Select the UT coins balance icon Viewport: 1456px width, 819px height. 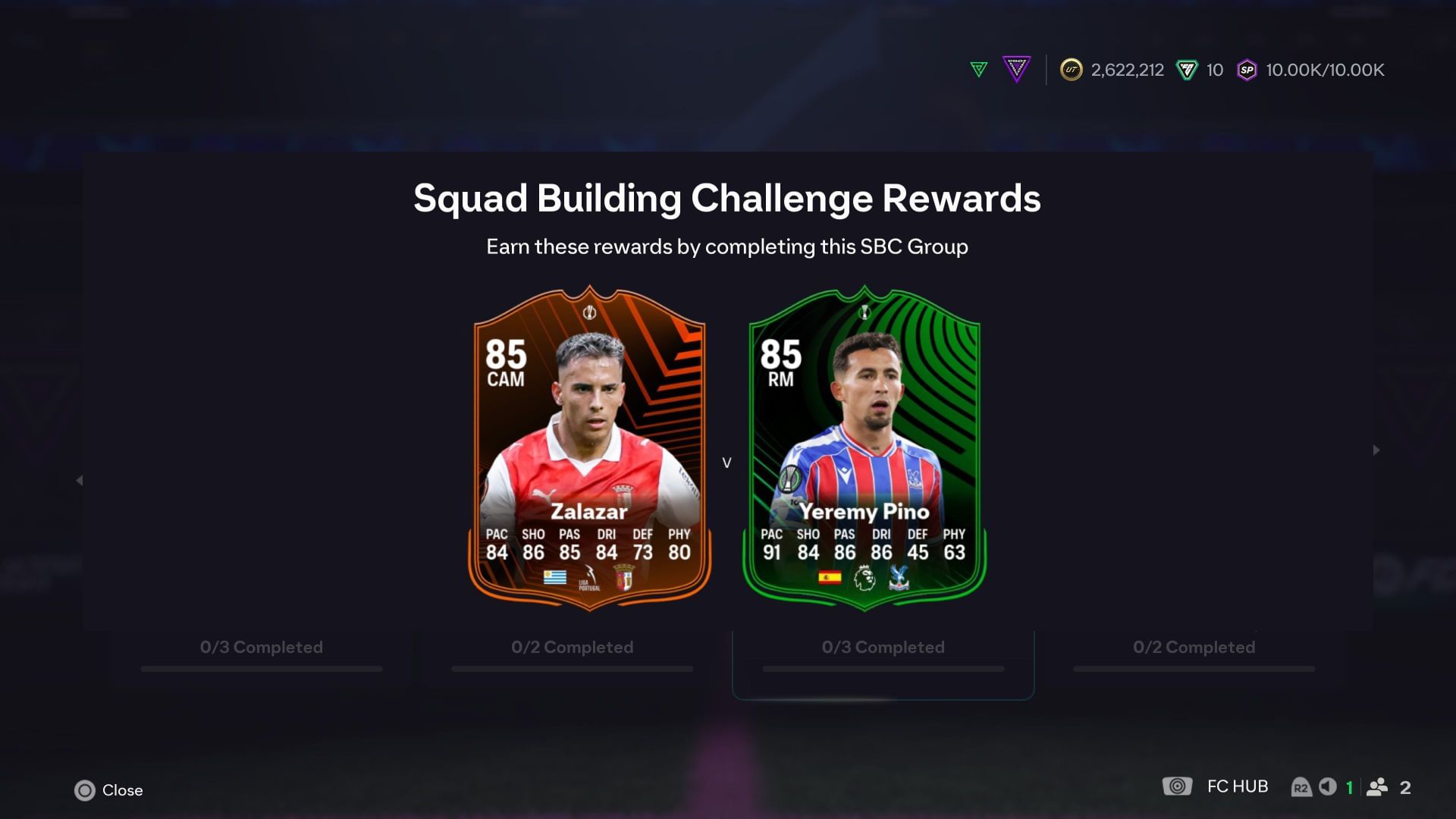(1072, 70)
